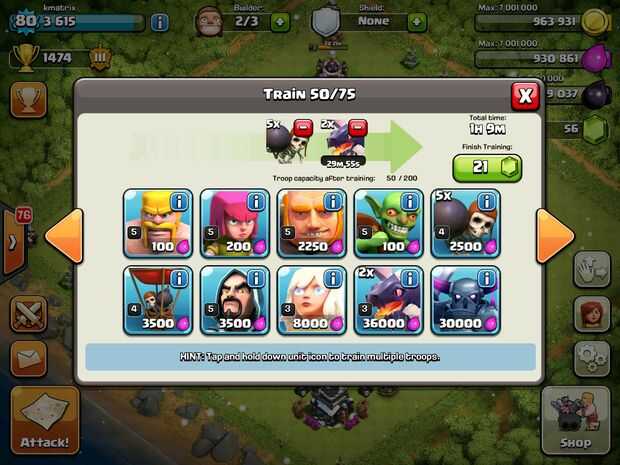Show info for the Barbarian troop
This screenshot has width=620, height=465.
(x=178, y=202)
